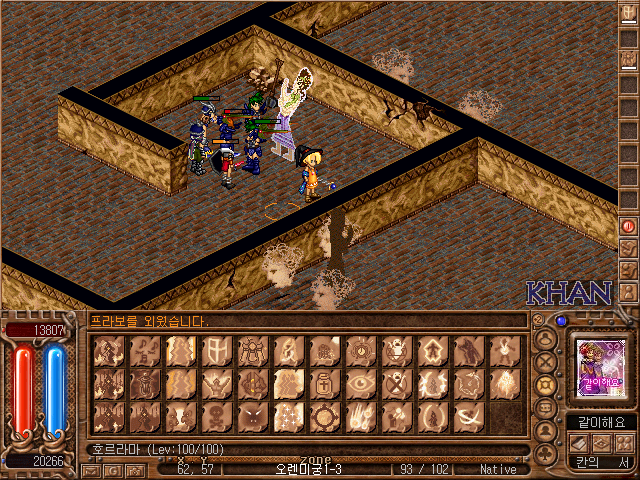
Task: Click the crossed swords round button
Action: [x=546, y=361]
